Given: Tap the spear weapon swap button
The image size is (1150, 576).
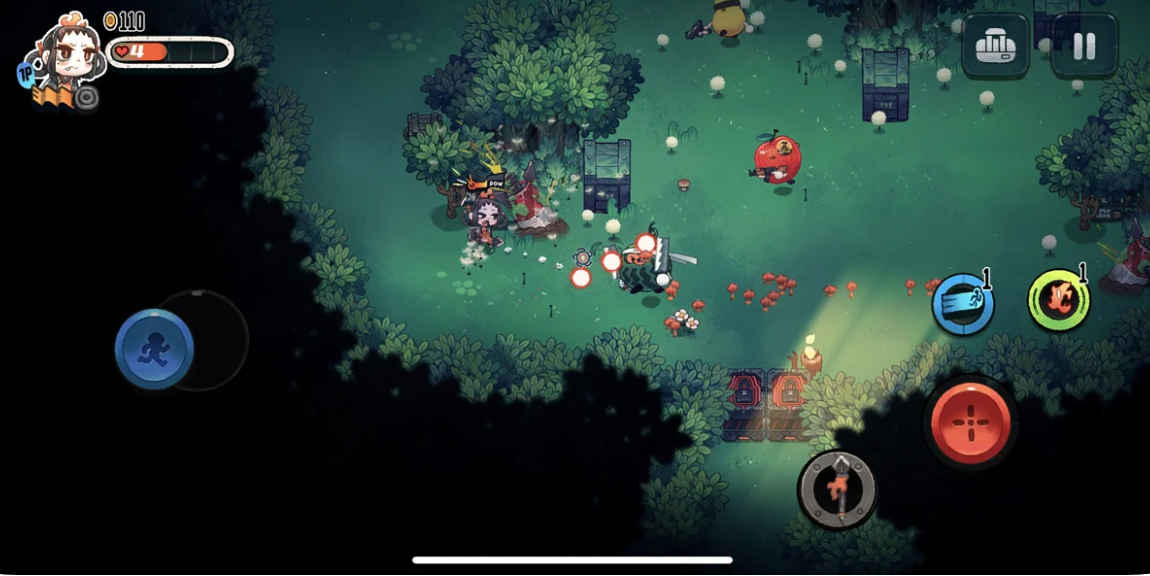Looking at the screenshot, I should 838,489.
